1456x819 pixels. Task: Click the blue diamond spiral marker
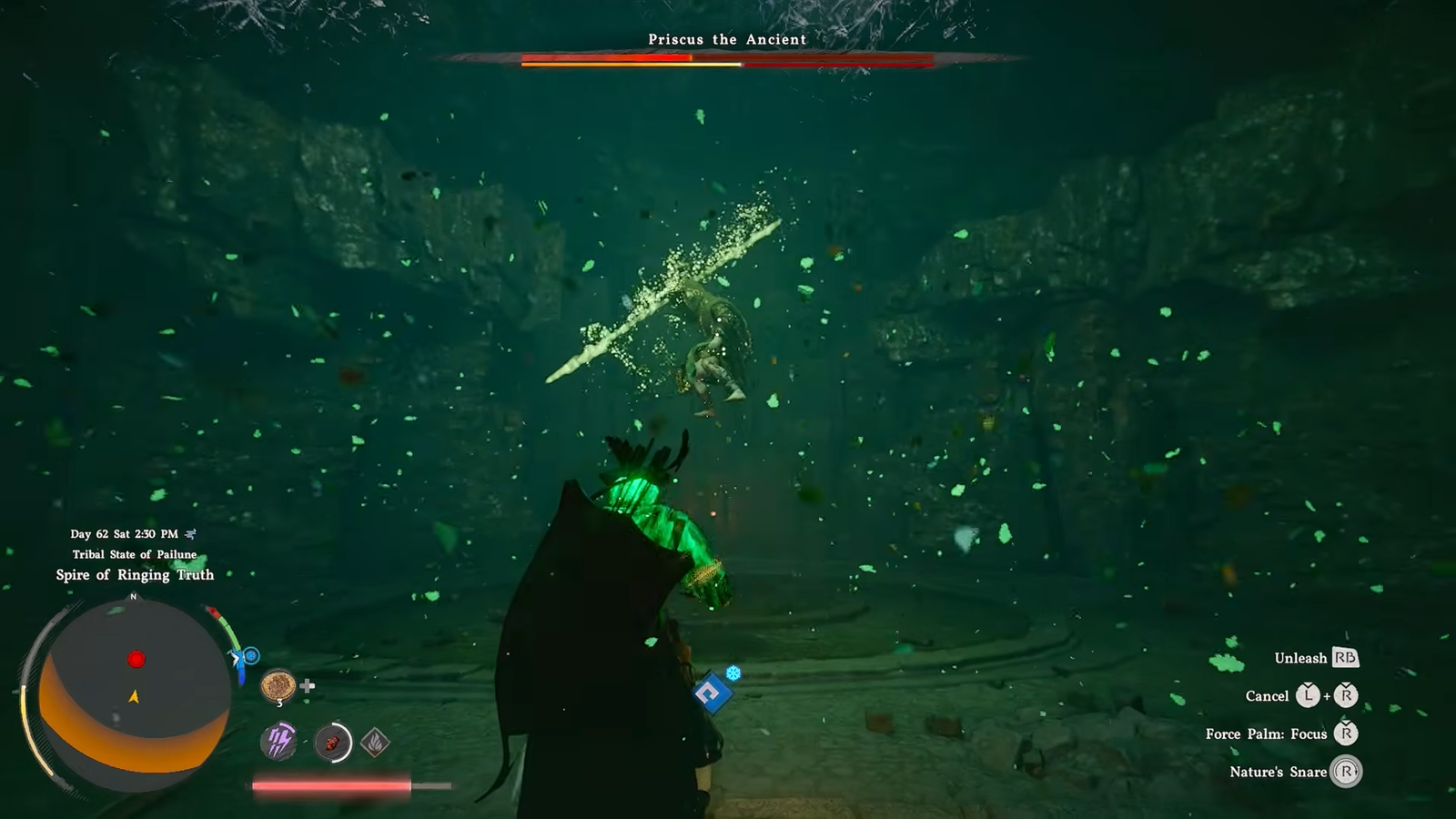711,694
